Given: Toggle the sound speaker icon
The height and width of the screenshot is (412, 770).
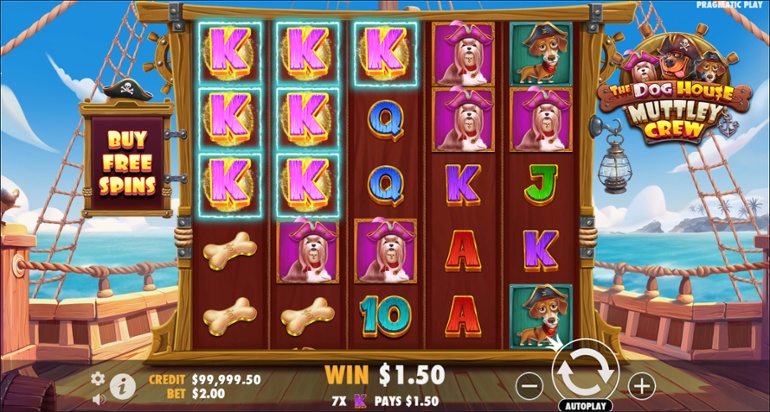Looking at the screenshot, I should pos(98,399).
